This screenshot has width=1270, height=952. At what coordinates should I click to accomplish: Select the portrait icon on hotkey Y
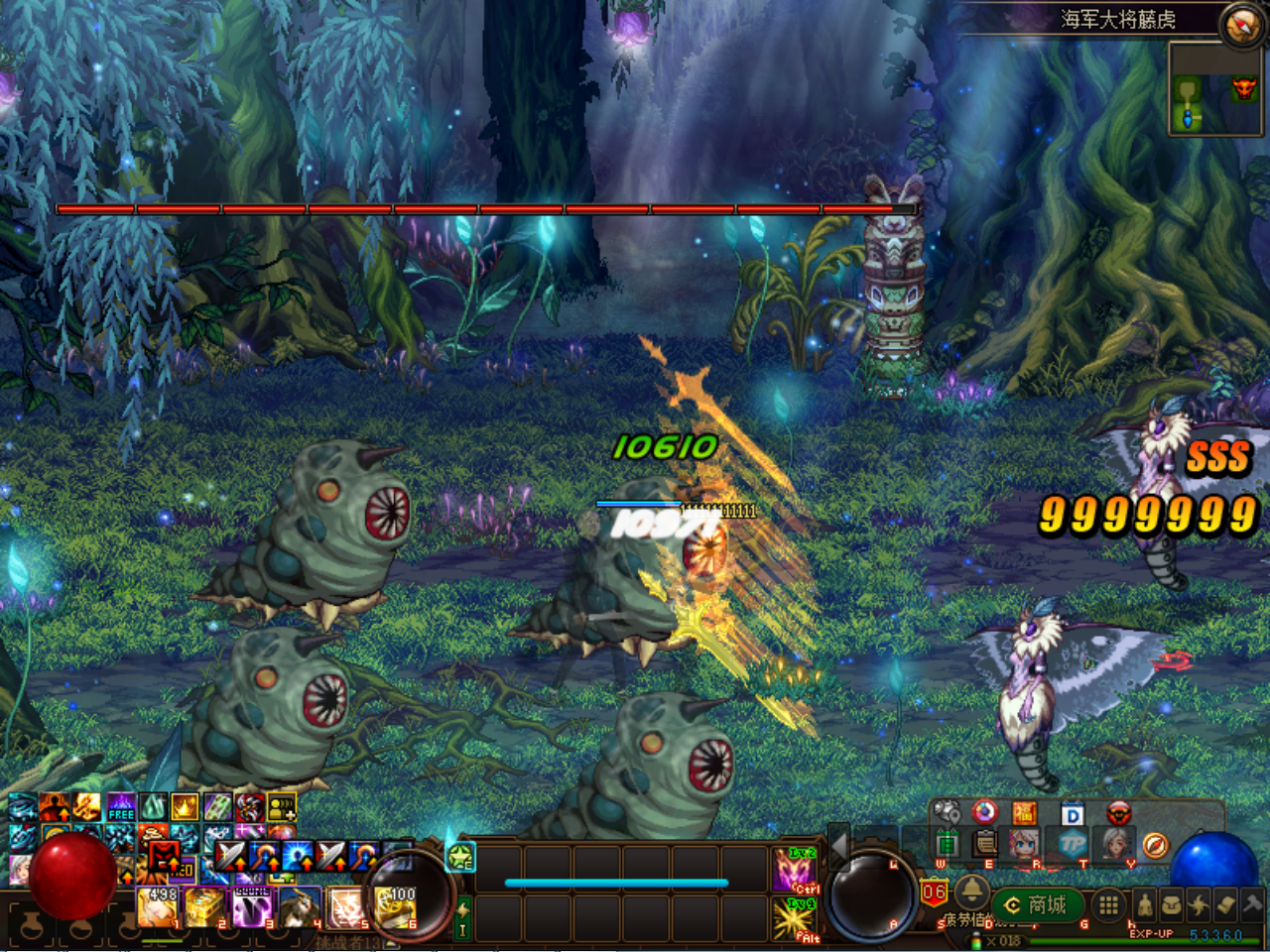pyautogui.click(x=1116, y=843)
